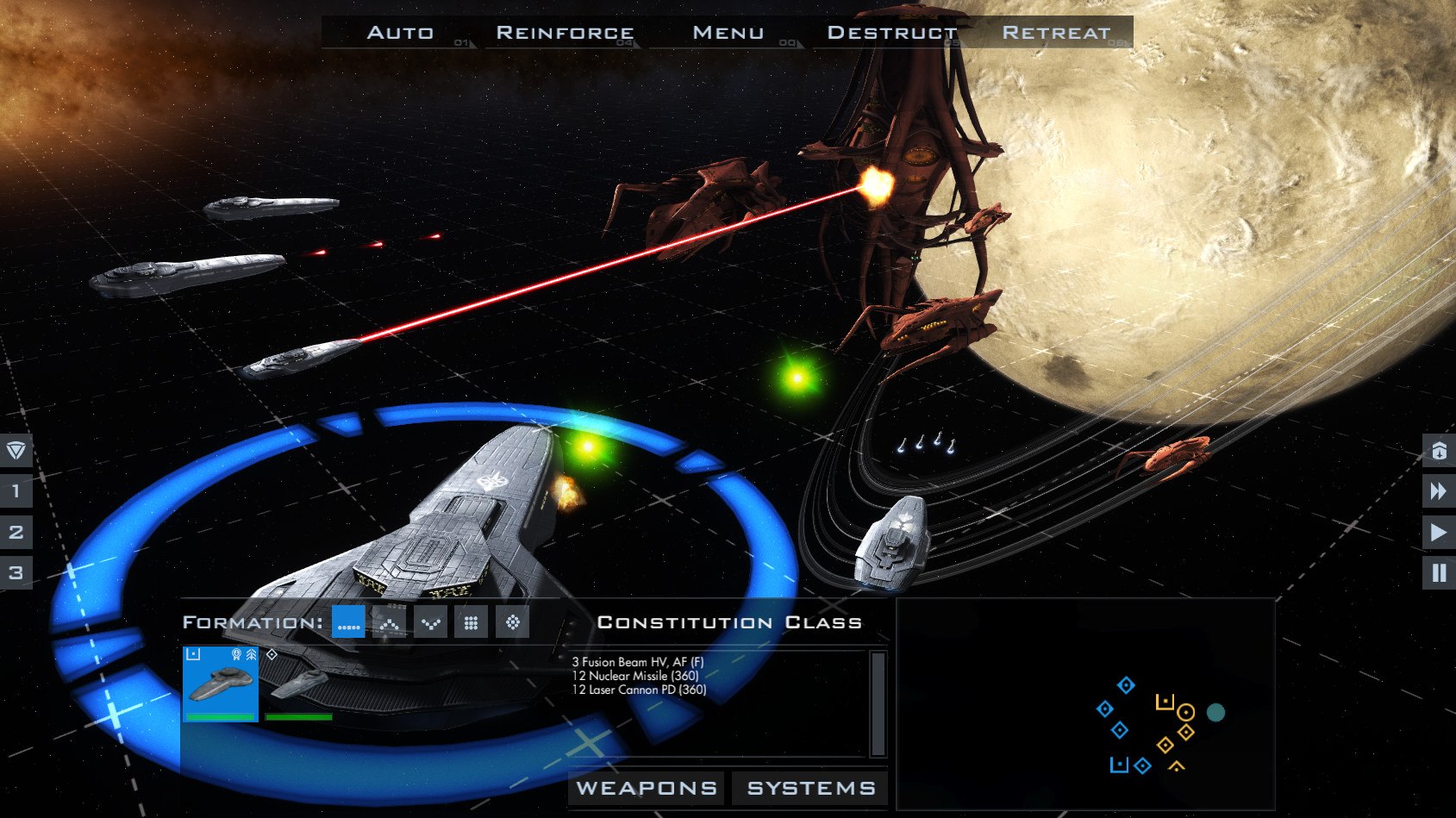The height and width of the screenshot is (818, 1456).
Task: Order the fleet to Retreat
Action: 1056,33
